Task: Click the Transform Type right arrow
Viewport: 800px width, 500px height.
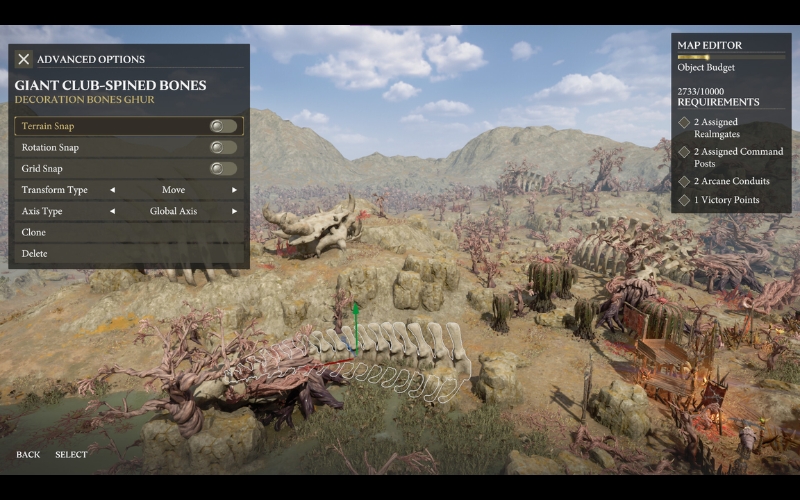Action: coord(235,190)
